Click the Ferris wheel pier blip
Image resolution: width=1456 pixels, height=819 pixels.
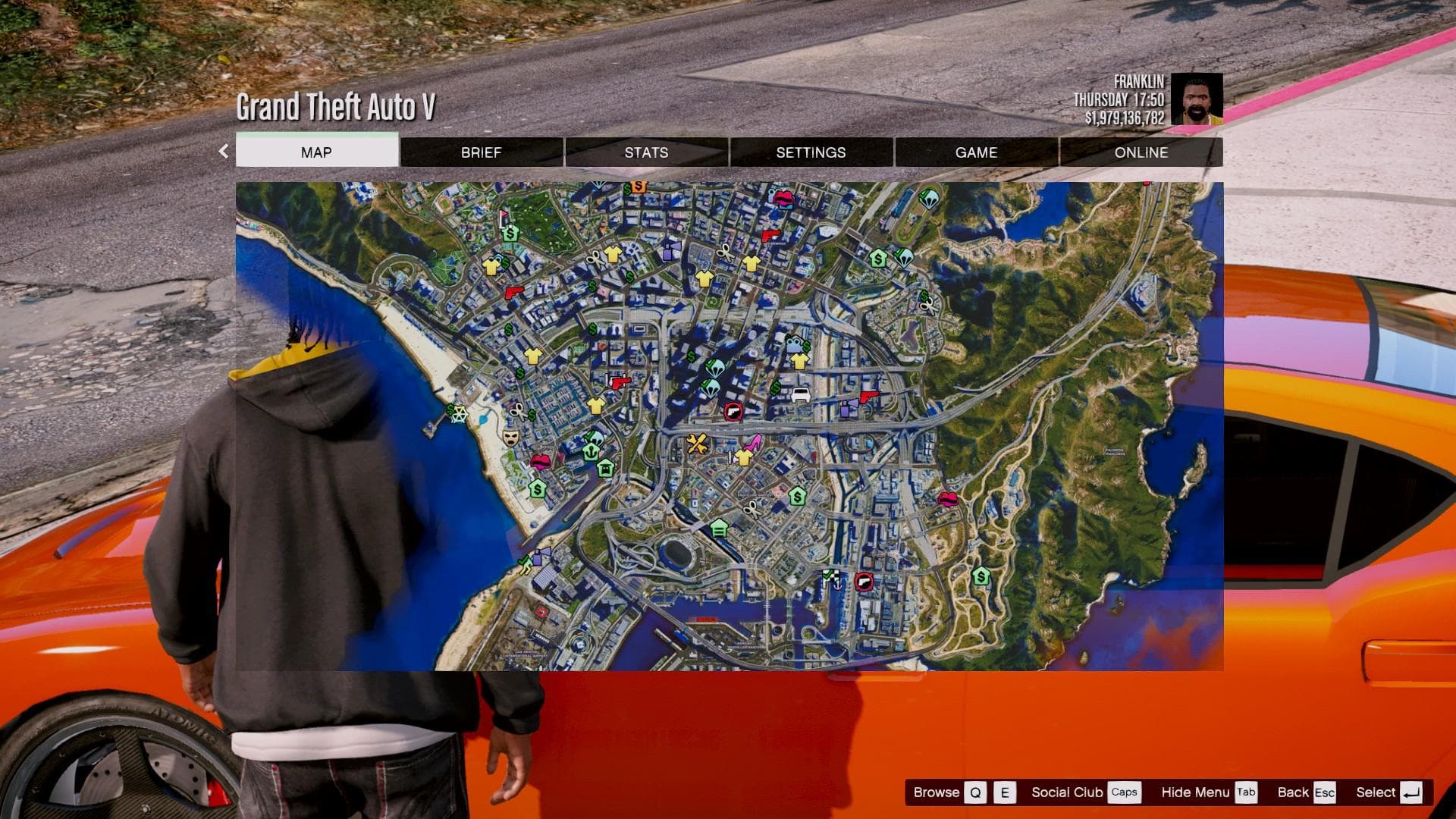(x=460, y=415)
